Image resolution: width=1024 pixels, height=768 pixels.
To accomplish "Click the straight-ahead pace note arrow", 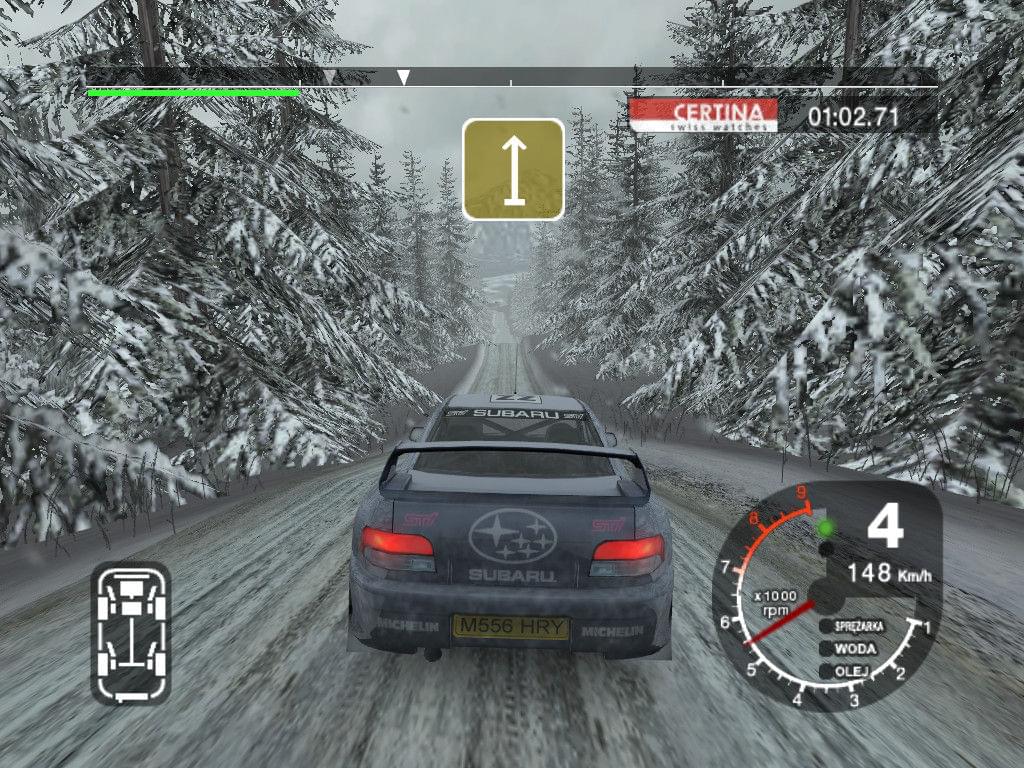I will click(x=513, y=169).
